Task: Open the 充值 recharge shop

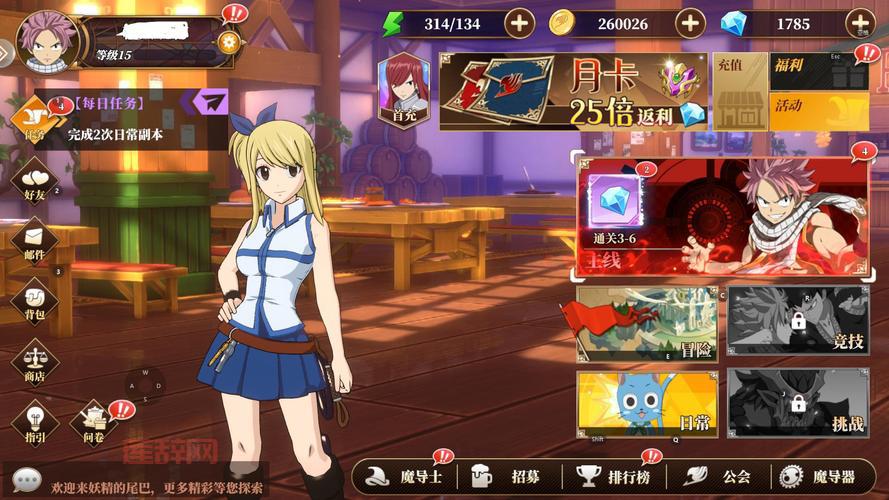Action: coord(739,93)
